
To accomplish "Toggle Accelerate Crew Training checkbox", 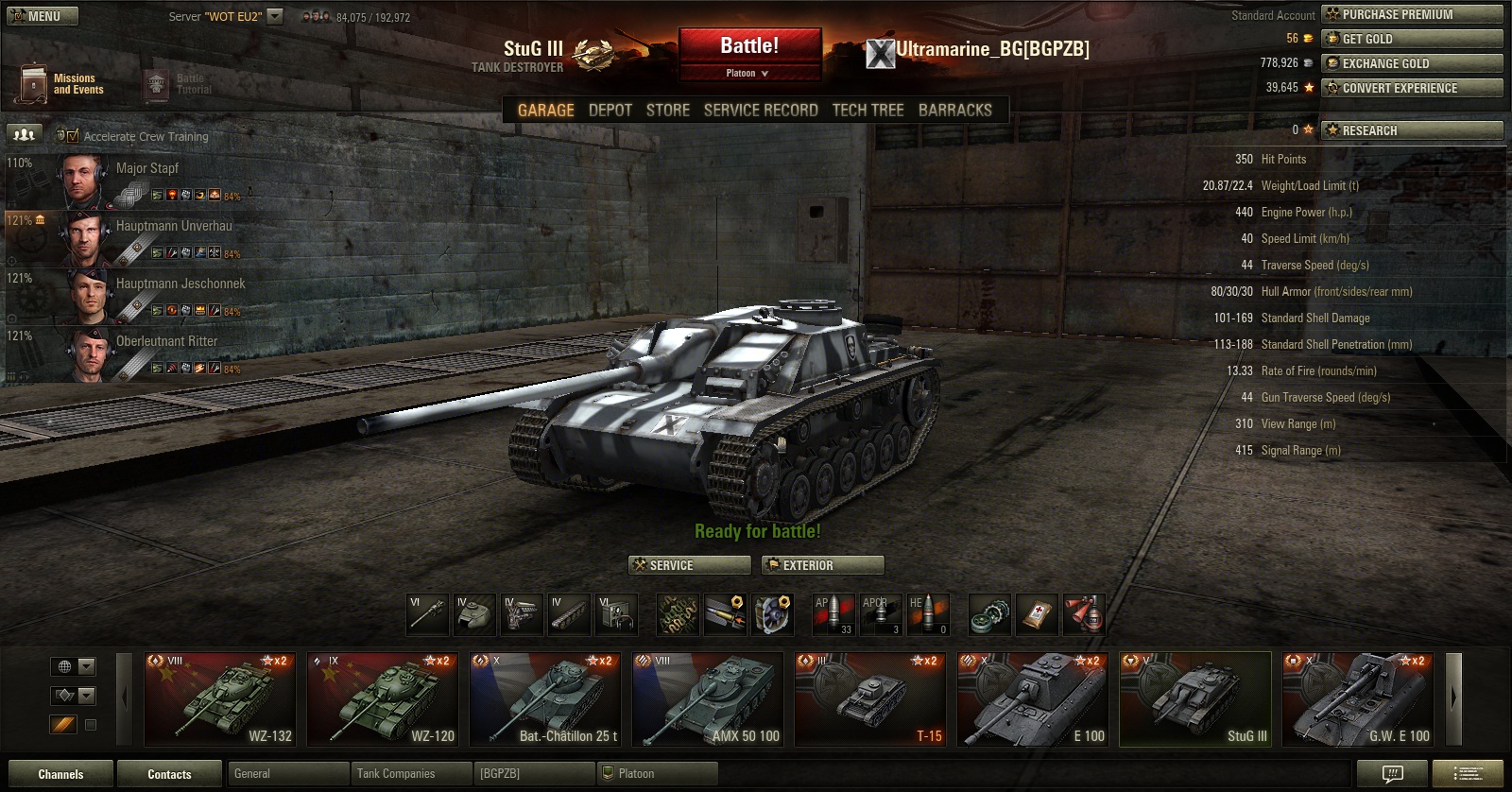I will click(73, 136).
